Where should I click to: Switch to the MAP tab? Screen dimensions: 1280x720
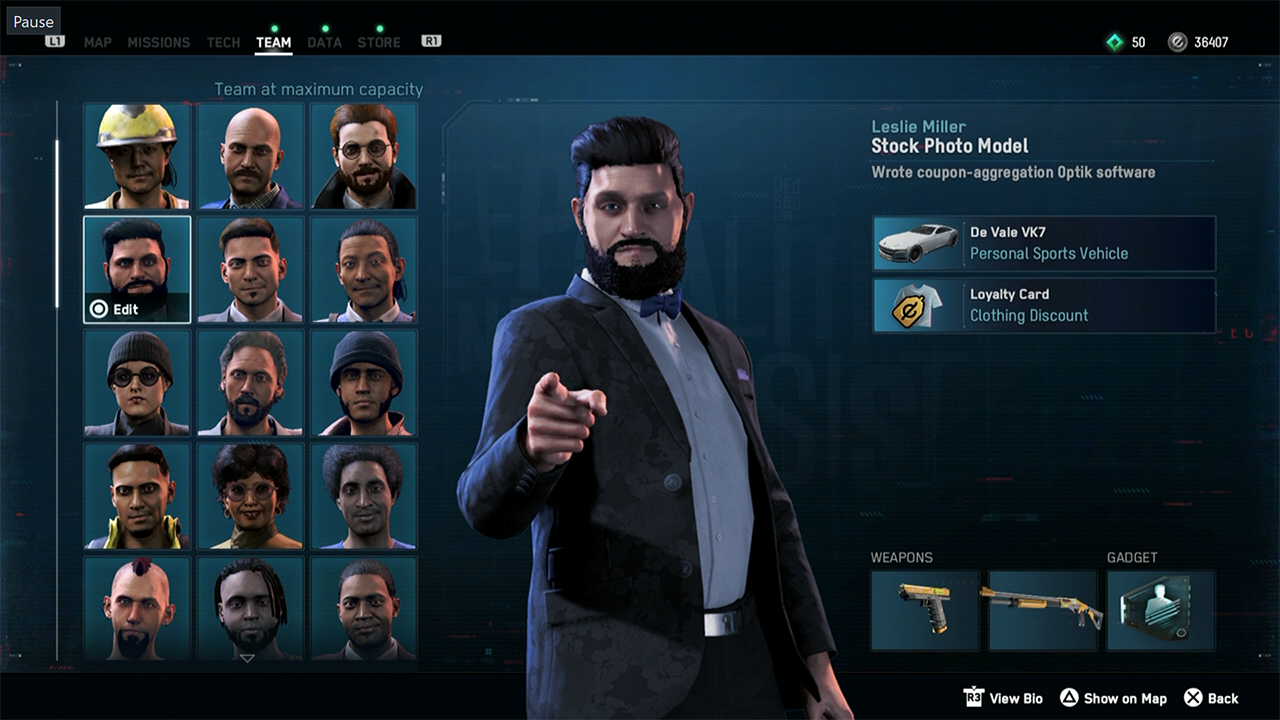coord(98,42)
